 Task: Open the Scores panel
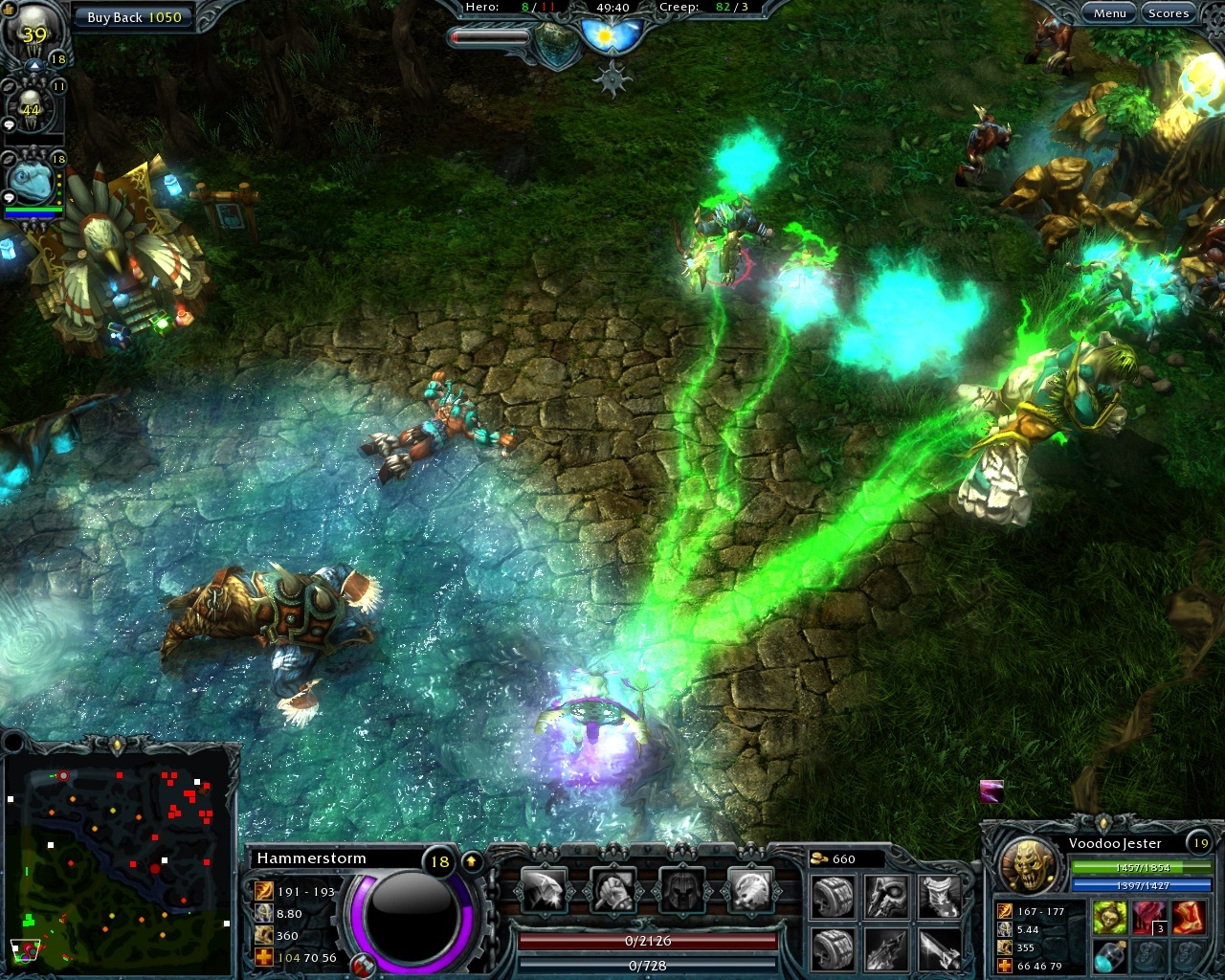1169,13
